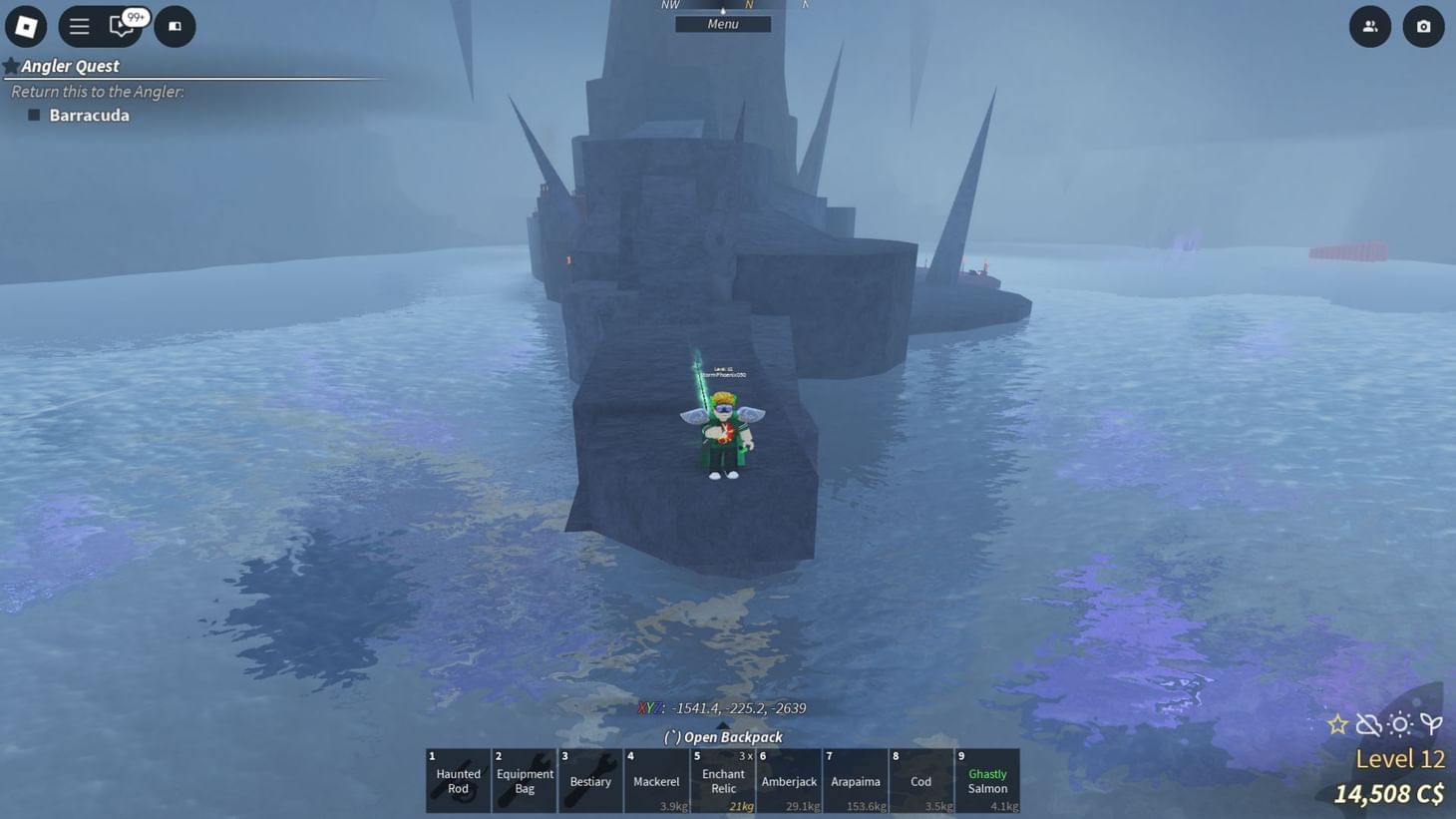This screenshot has height=819, width=1456.
Task: Toggle the hamburger menu in the top bar
Action: (79, 26)
